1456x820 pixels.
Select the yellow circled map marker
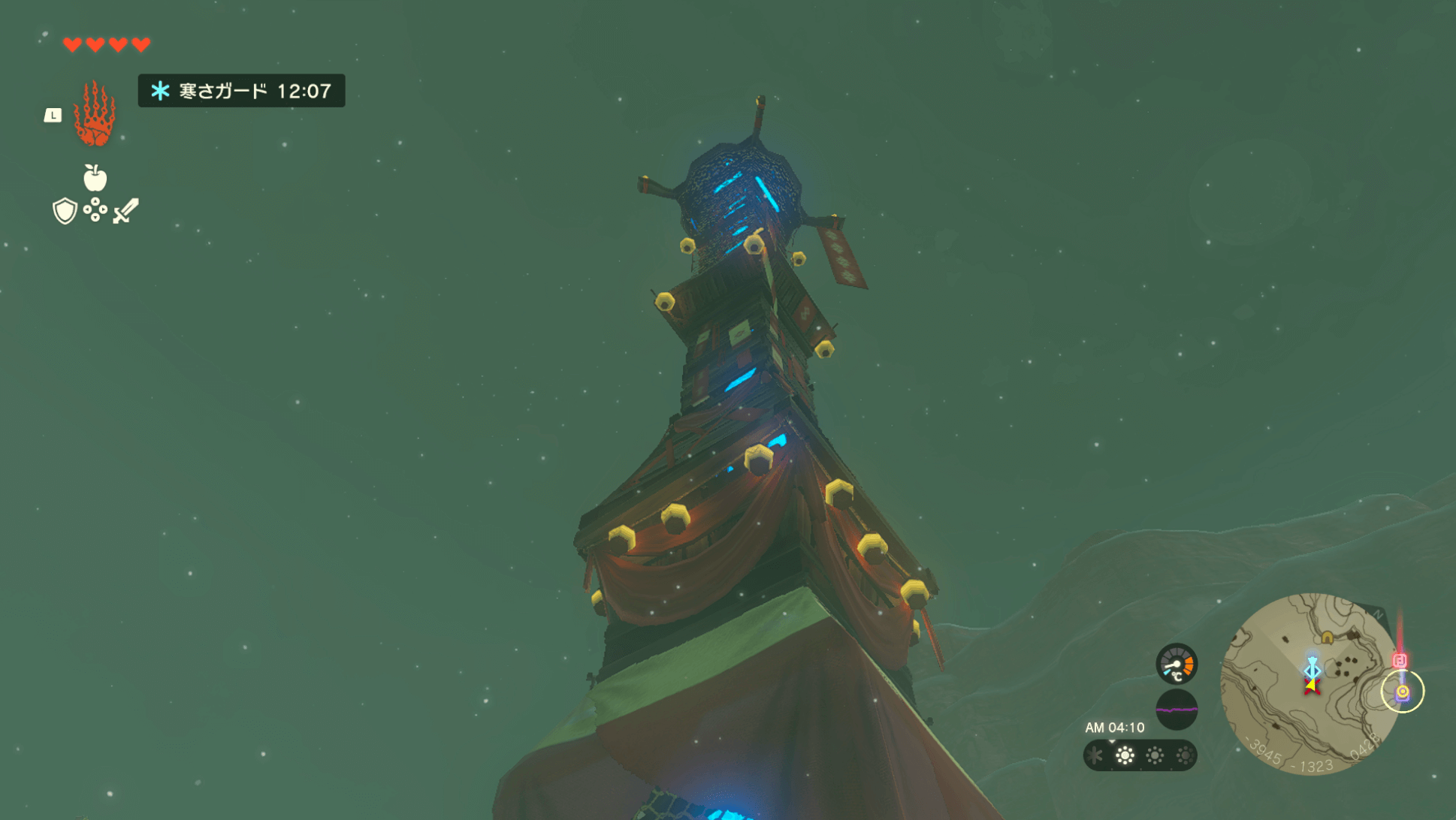point(1403,692)
